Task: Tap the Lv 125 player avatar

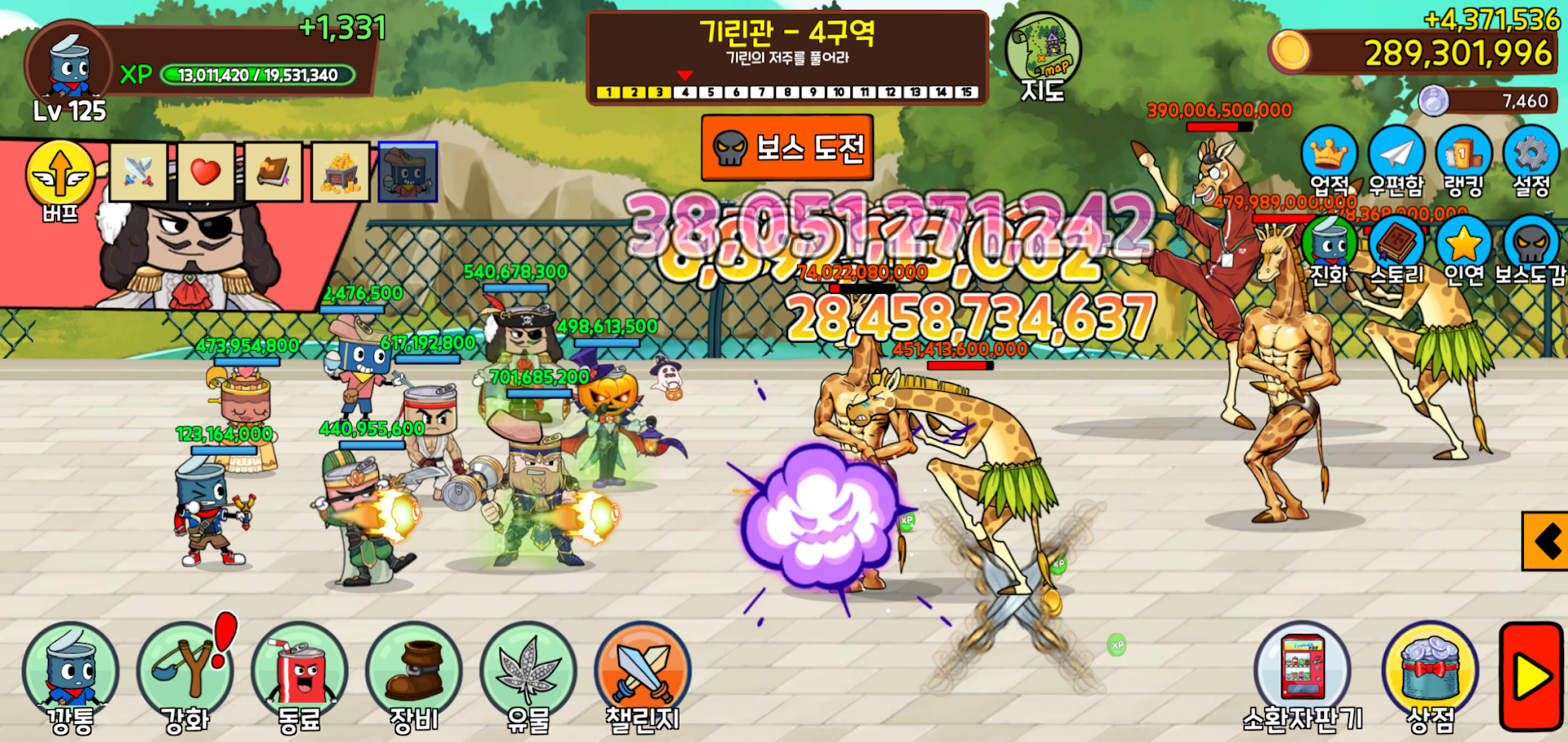Action: tap(67, 65)
